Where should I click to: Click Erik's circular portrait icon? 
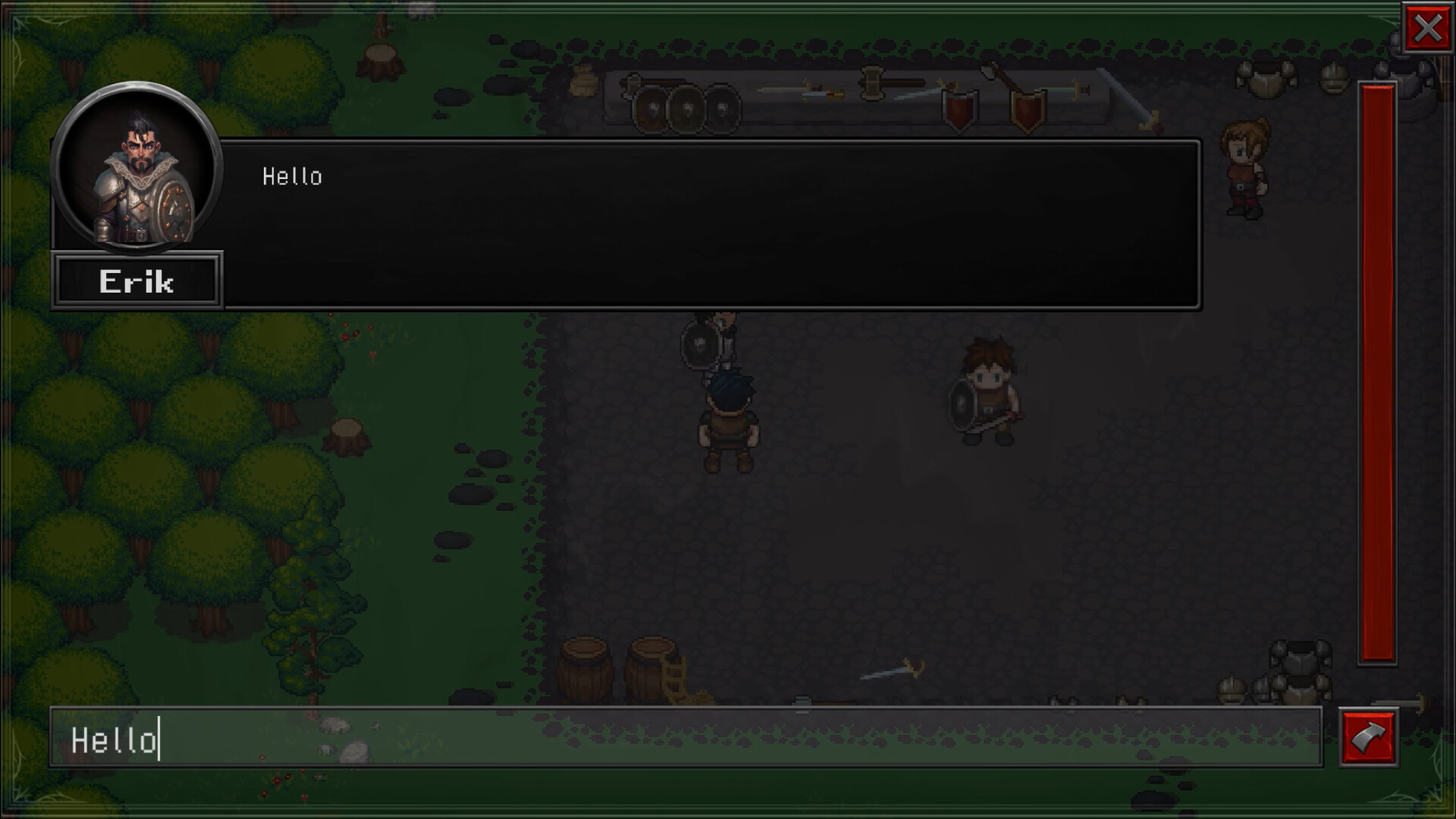(x=136, y=172)
